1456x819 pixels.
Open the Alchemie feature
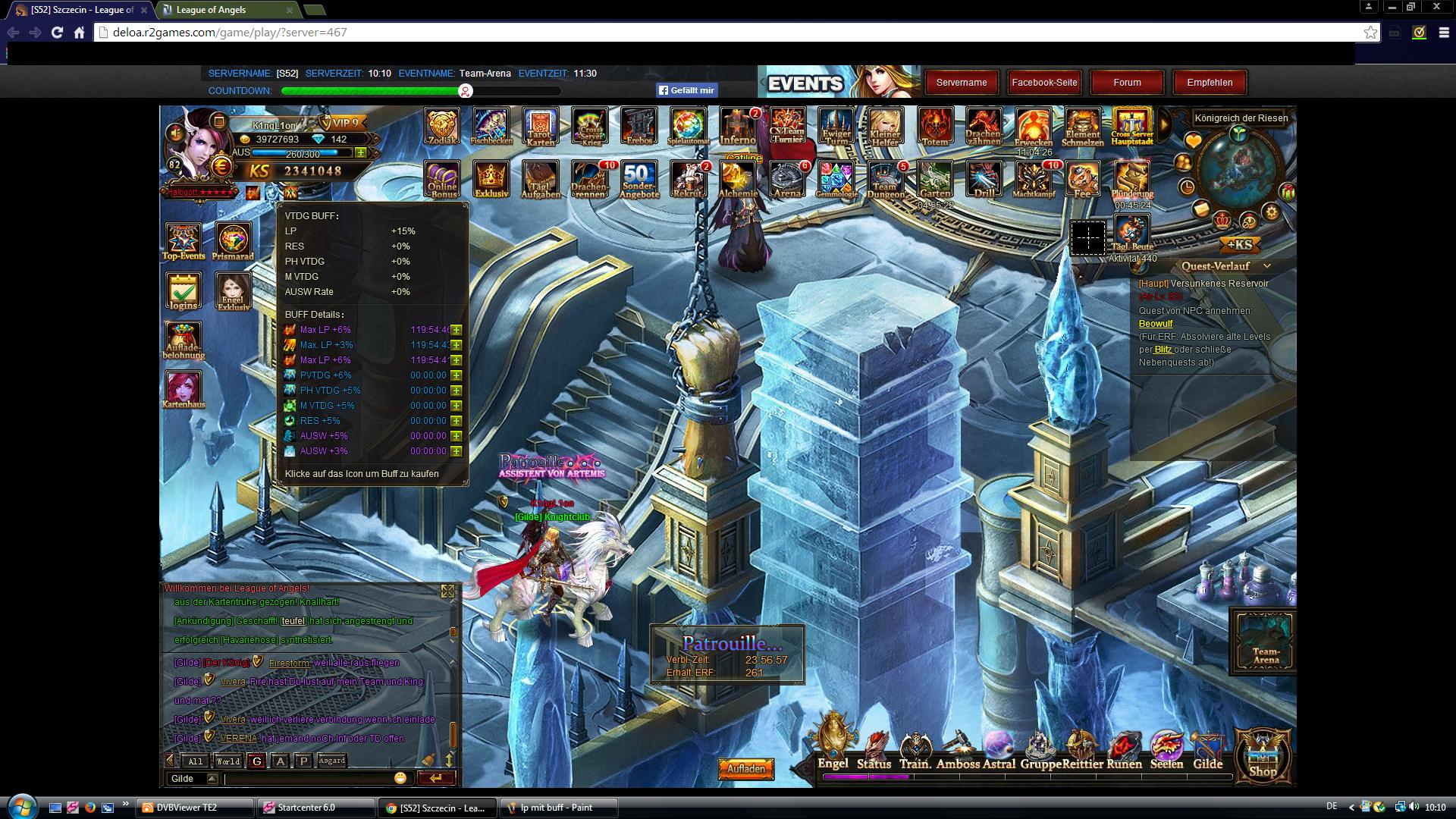pos(737,179)
